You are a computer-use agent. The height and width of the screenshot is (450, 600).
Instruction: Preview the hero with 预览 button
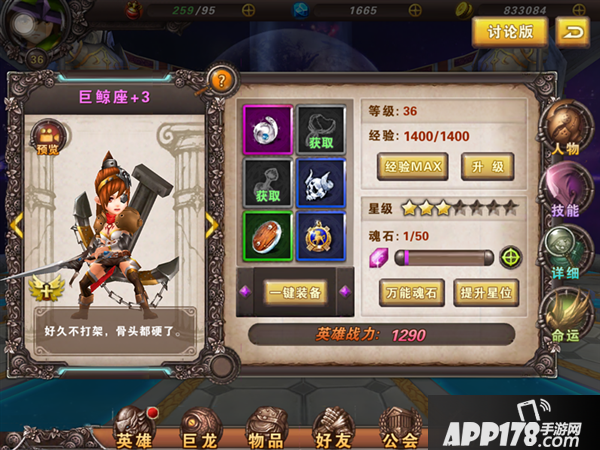(48, 138)
